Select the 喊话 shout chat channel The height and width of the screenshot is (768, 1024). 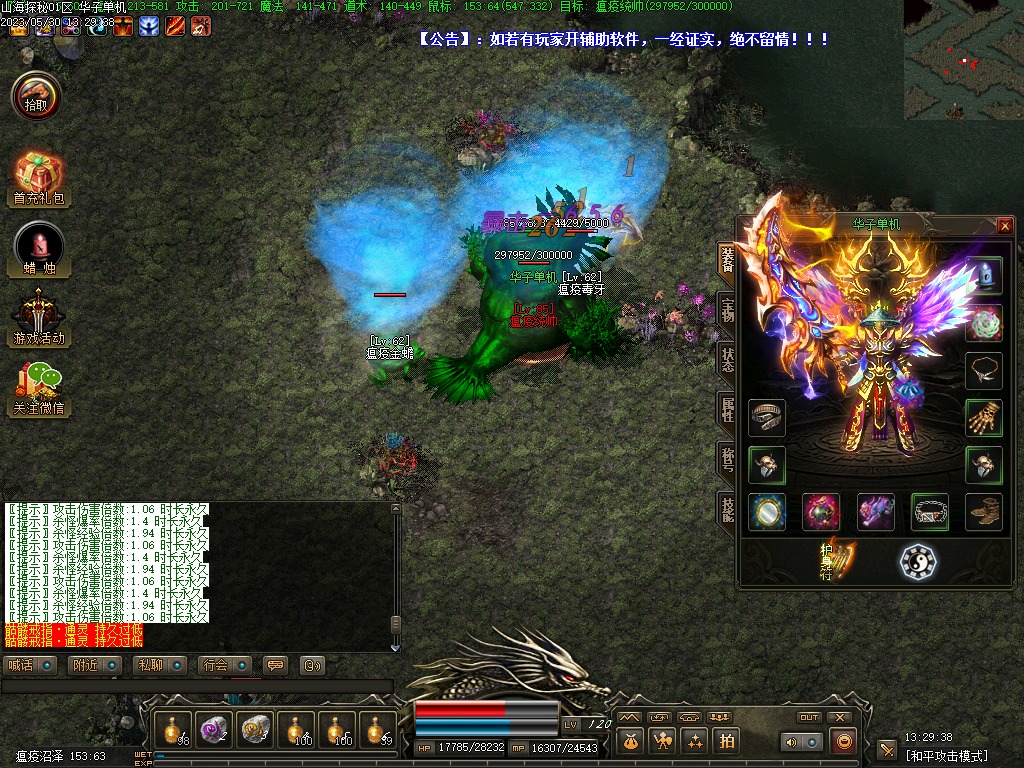point(31,665)
